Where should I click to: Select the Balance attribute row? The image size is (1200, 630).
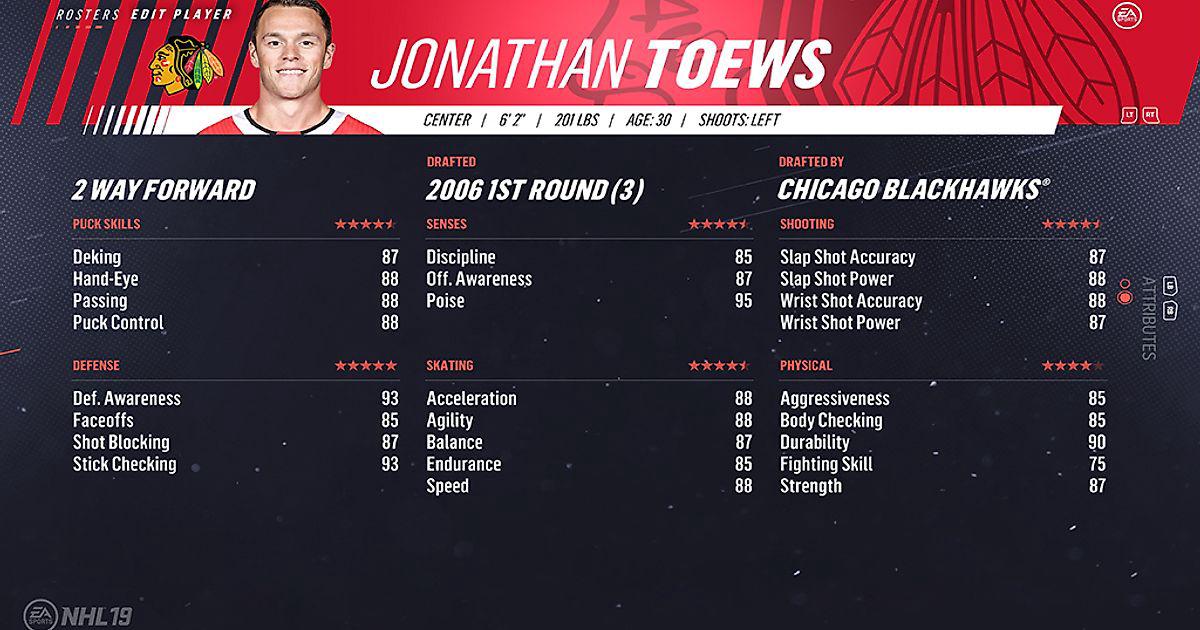click(588, 442)
